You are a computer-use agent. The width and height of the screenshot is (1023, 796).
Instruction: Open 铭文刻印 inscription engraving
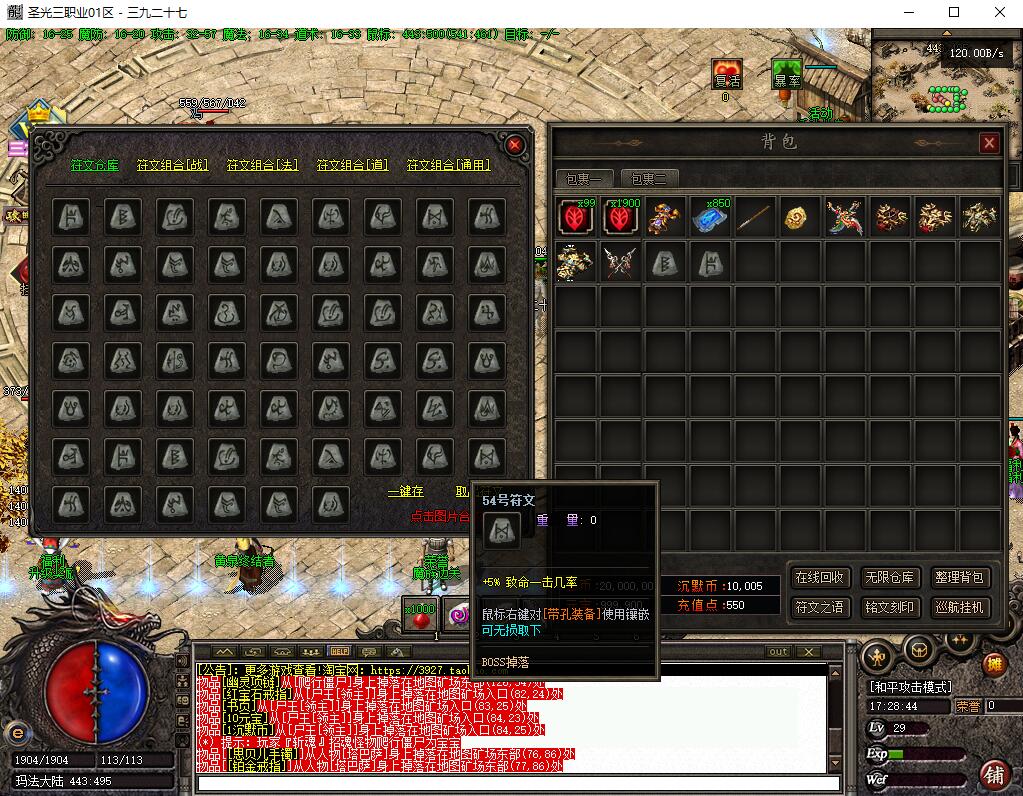(889, 607)
